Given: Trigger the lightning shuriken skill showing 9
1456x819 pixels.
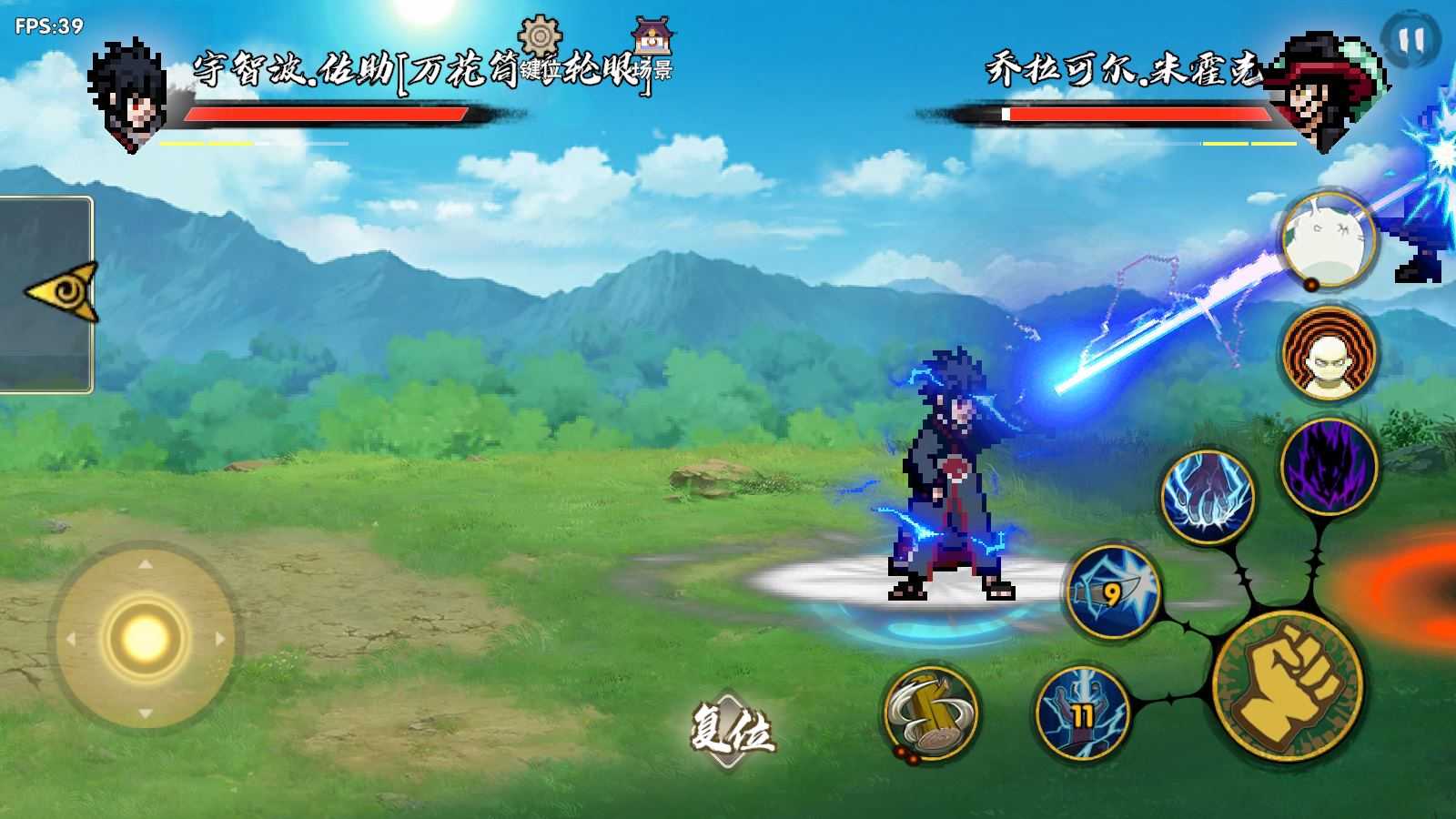Looking at the screenshot, I should coord(1113,592).
